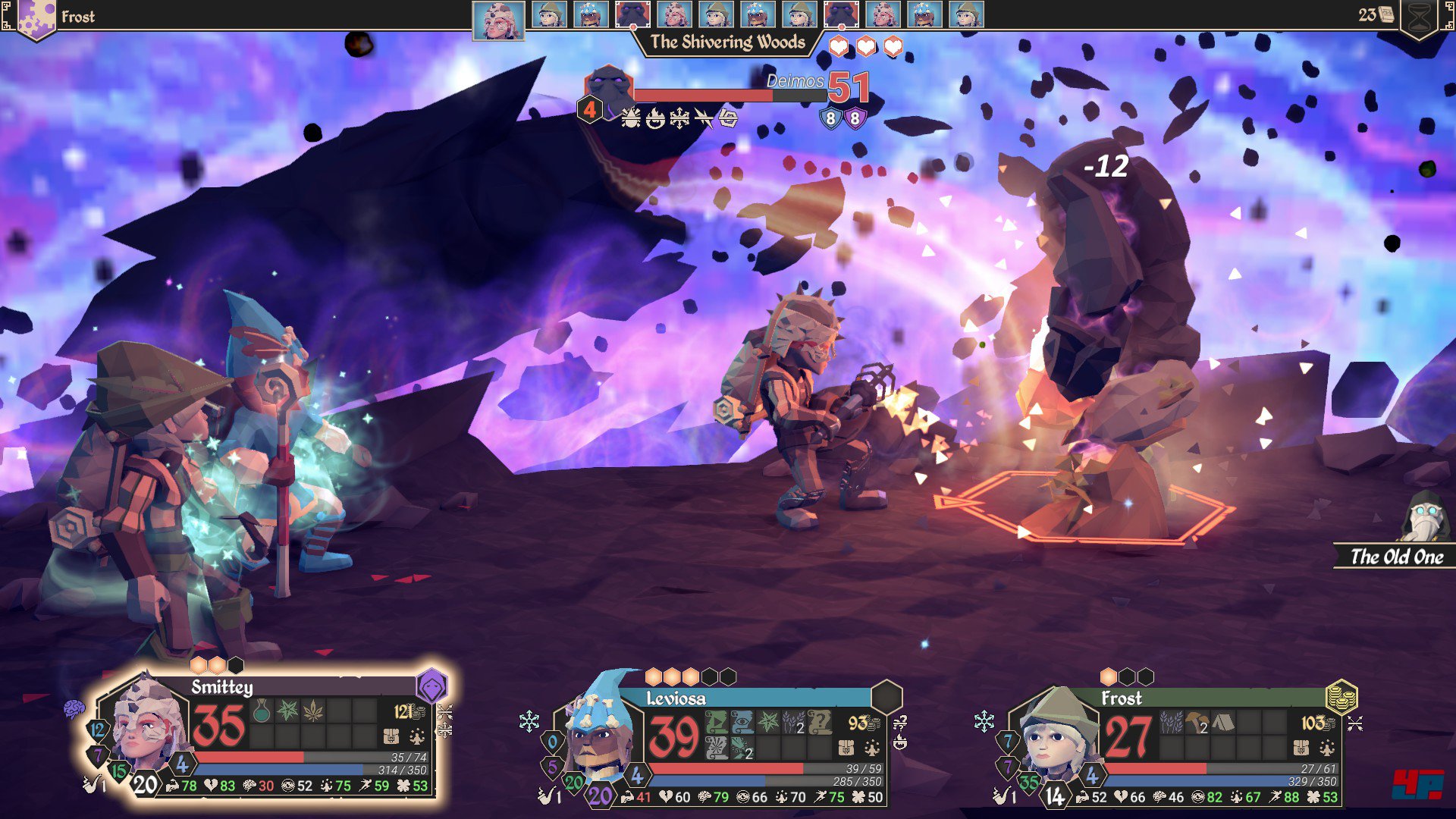
Task: Choose the eye scroll in Leviosa's inventory
Action: [x=742, y=722]
